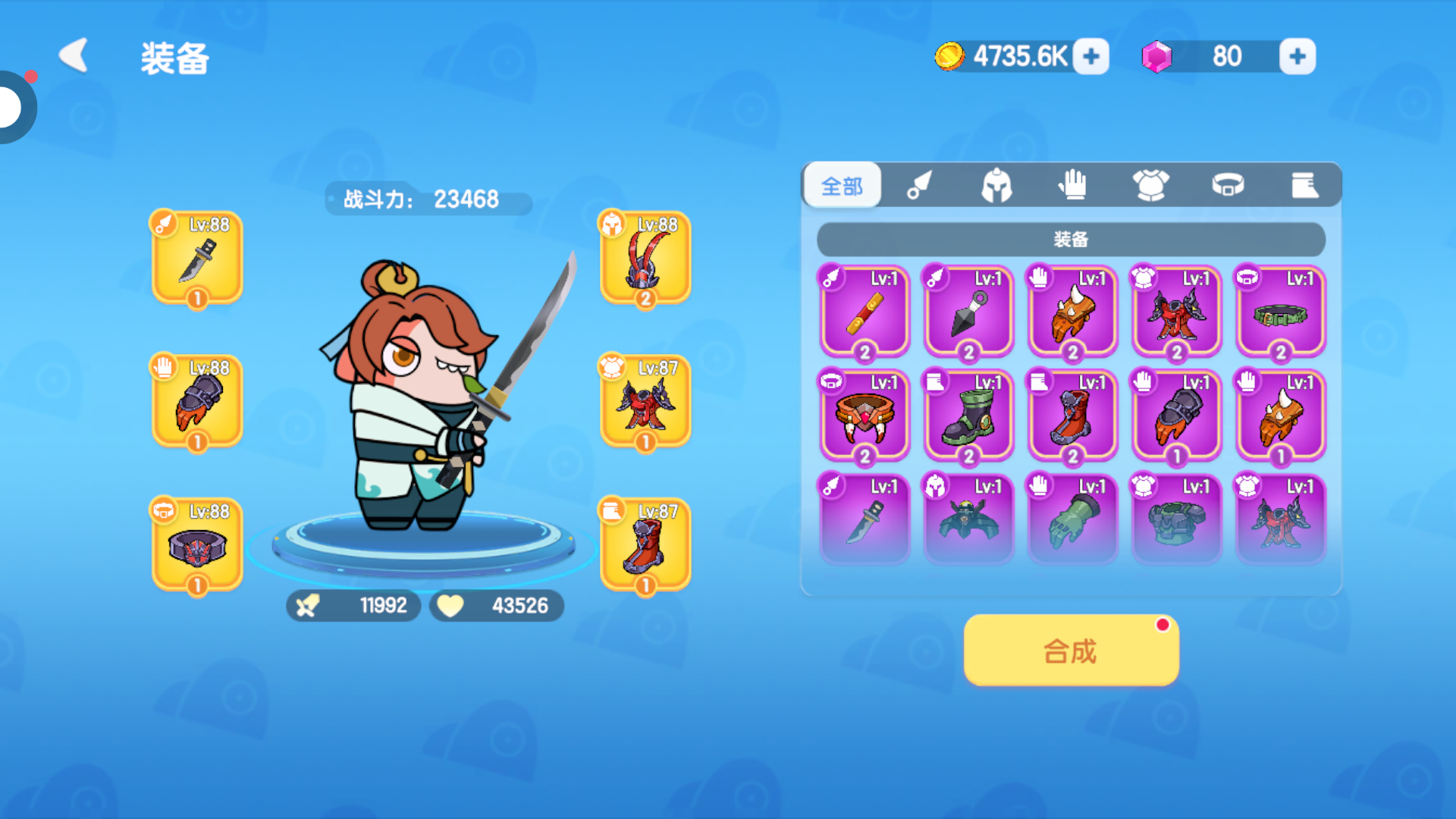The image size is (1456, 819).
Task: Tap the yellow 合成 synthesize button
Action: (1071, 651)
